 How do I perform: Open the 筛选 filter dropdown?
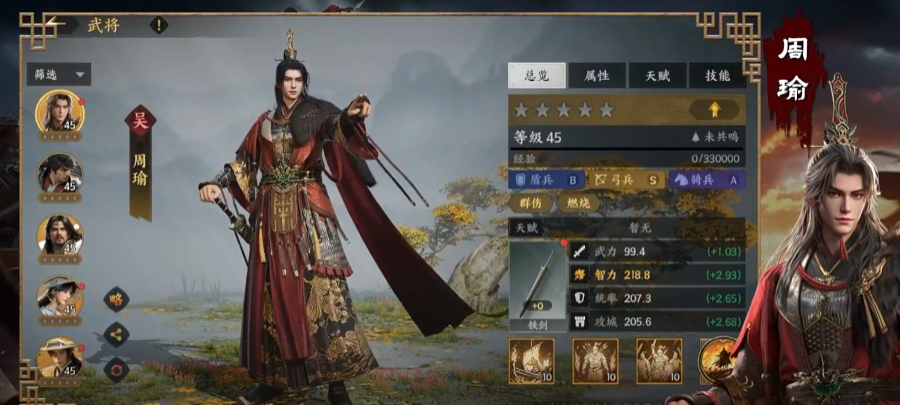59,74
